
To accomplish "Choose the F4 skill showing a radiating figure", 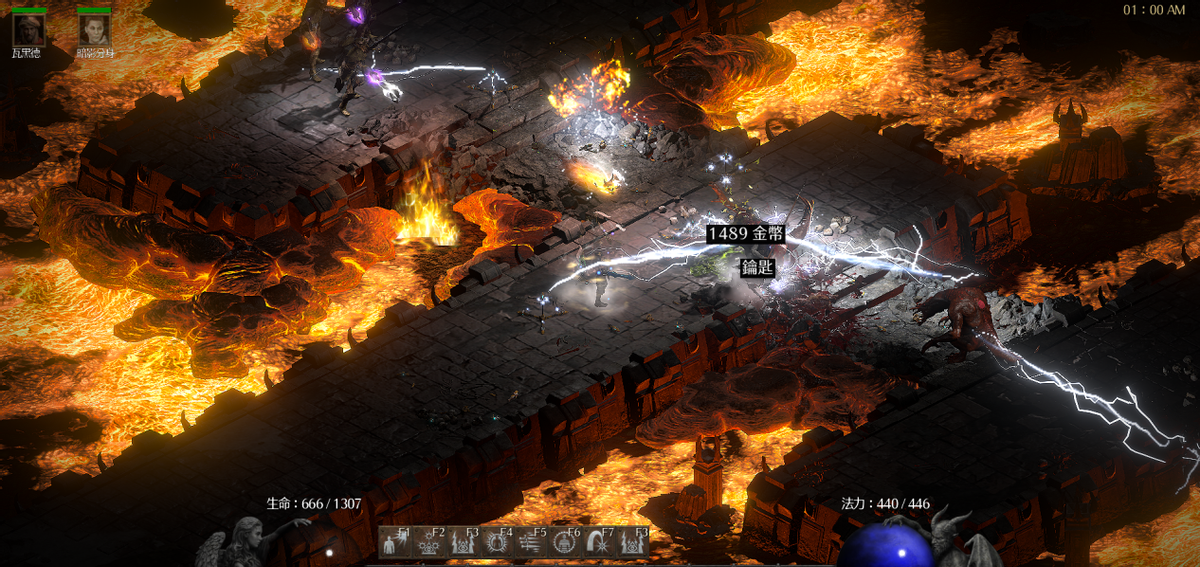I will tap(497, 542).
